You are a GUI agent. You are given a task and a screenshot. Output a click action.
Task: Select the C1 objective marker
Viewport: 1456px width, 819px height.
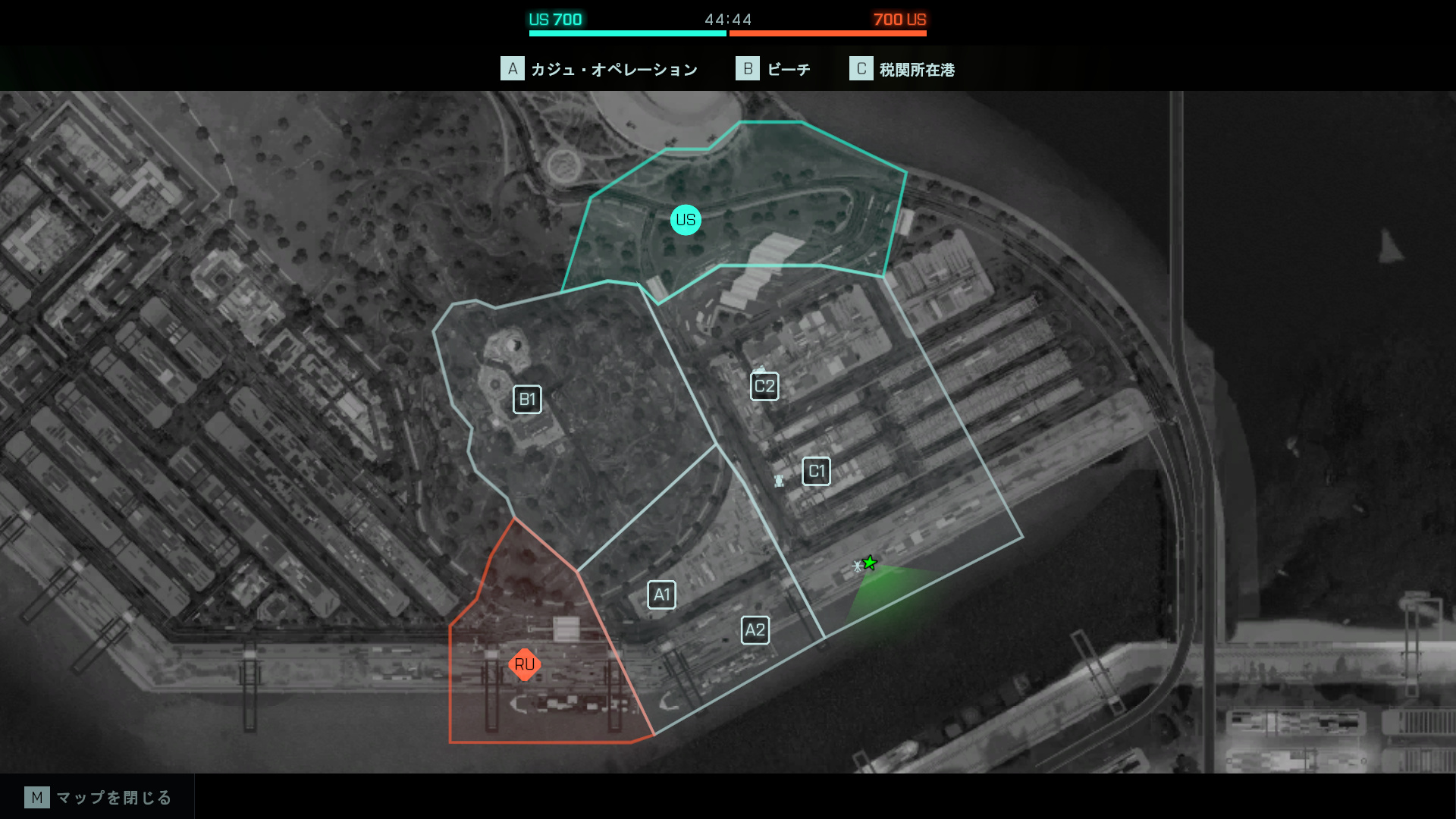tap(816, 472)
